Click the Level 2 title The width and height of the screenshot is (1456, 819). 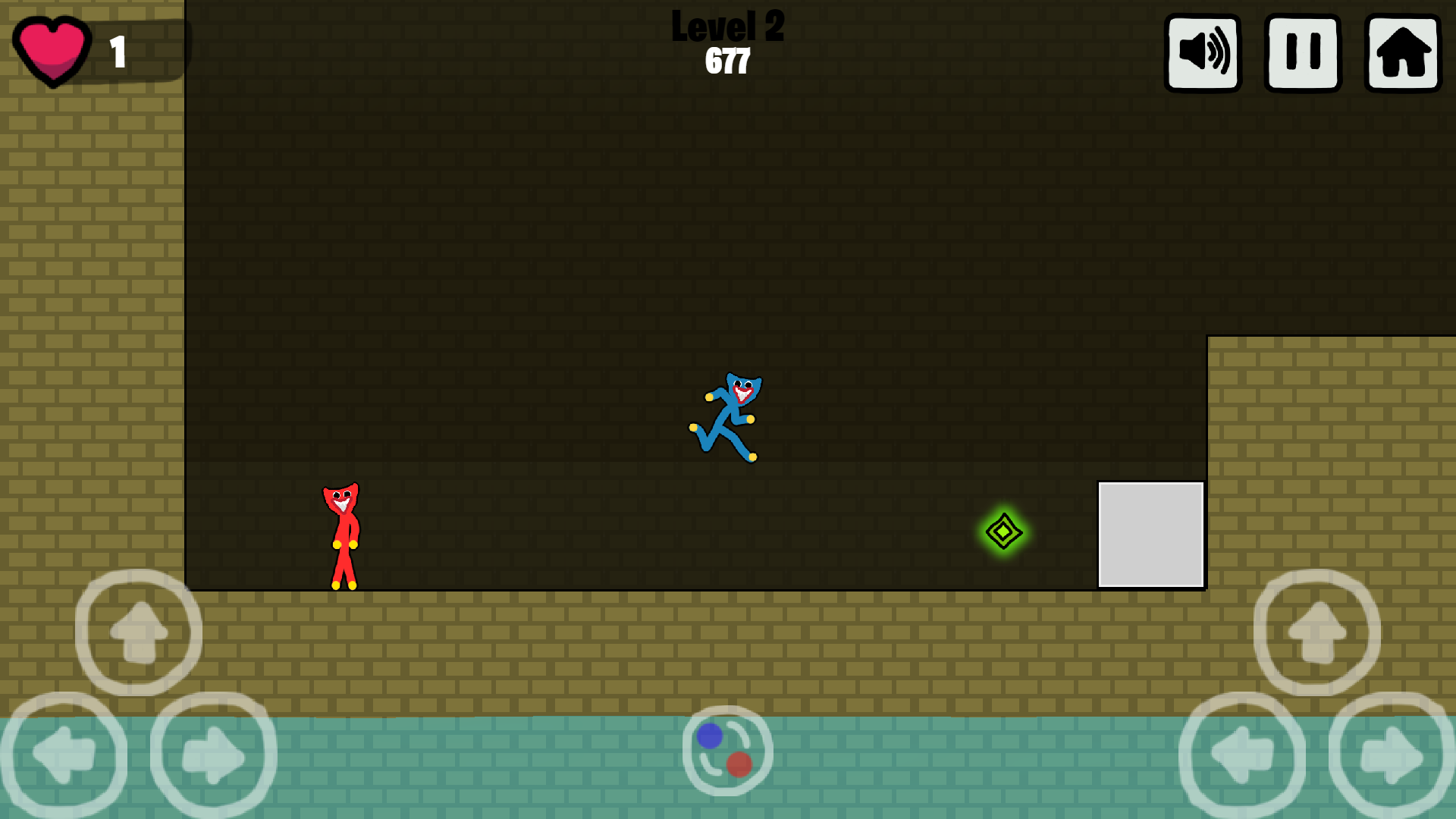(x=727, y=27)
